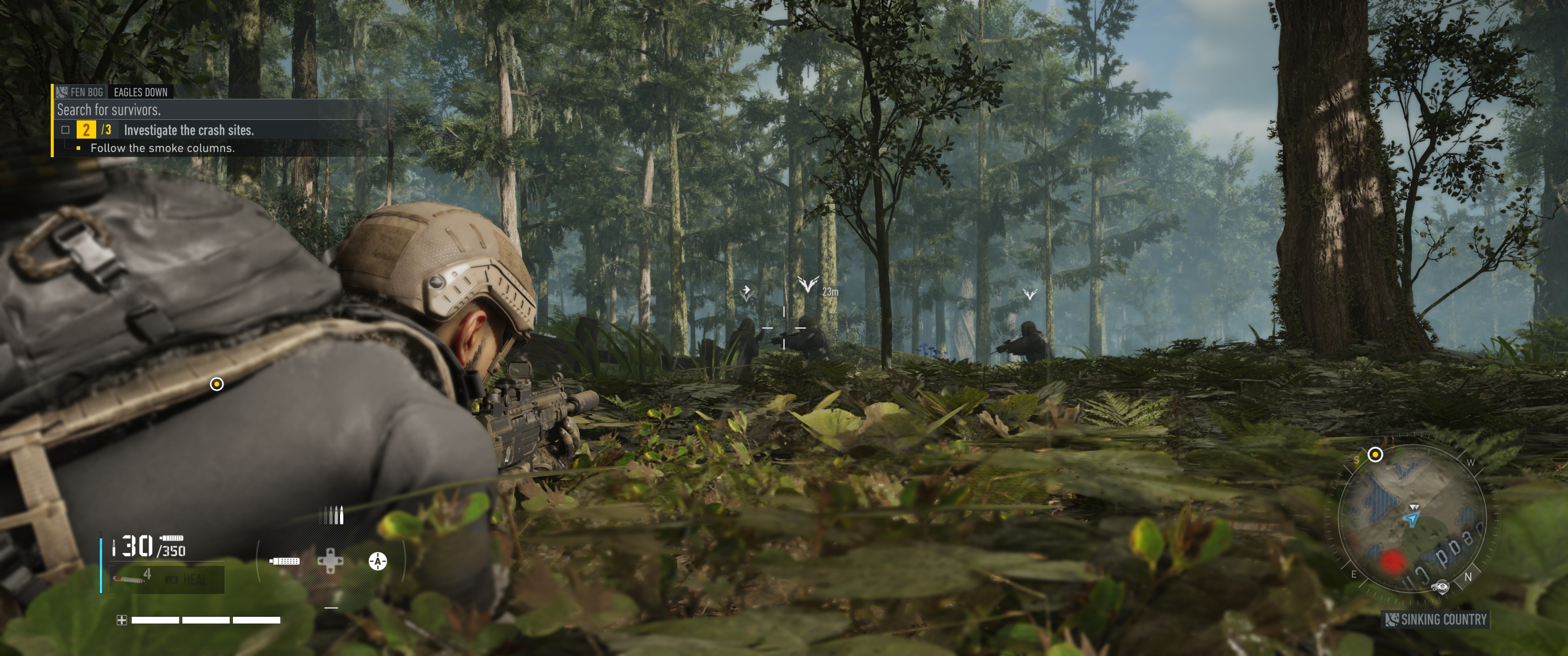Tick the crash sites objective checkbox
Image resolution: width=1568 pixels, height=656 pixels.
pos(66,130)
